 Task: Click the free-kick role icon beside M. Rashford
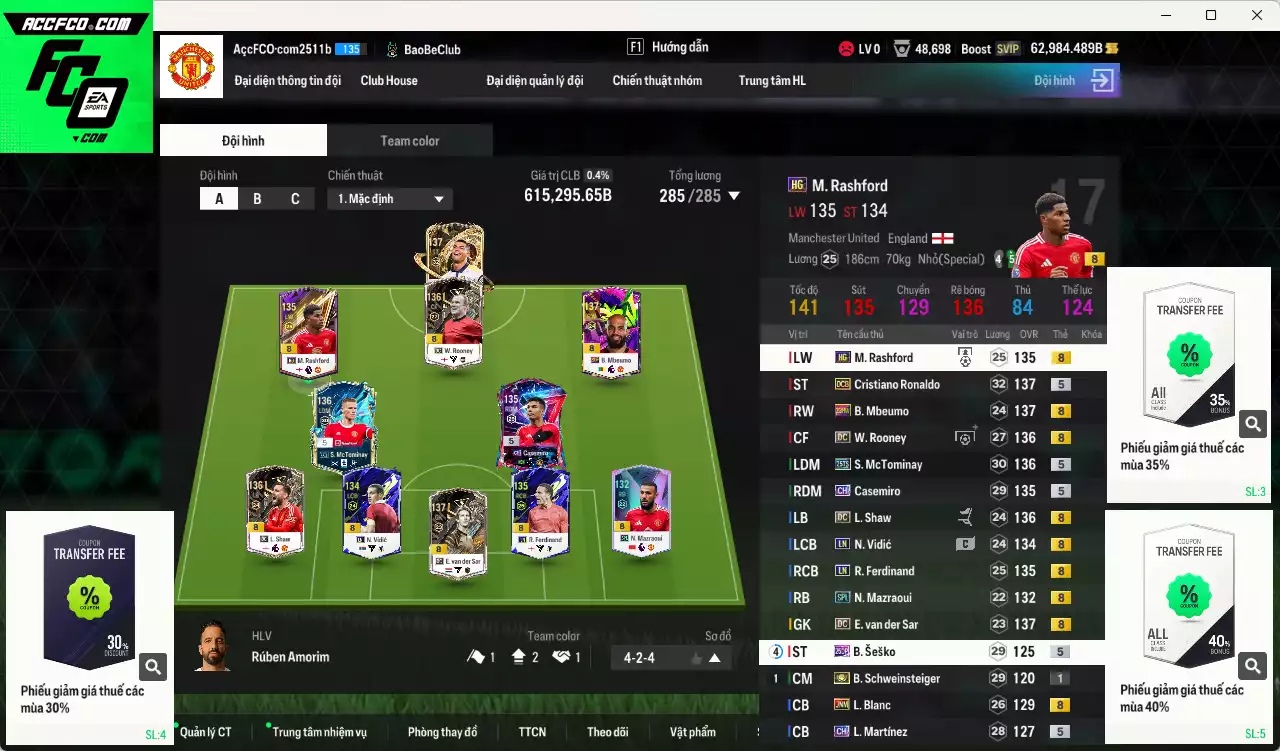964,357
